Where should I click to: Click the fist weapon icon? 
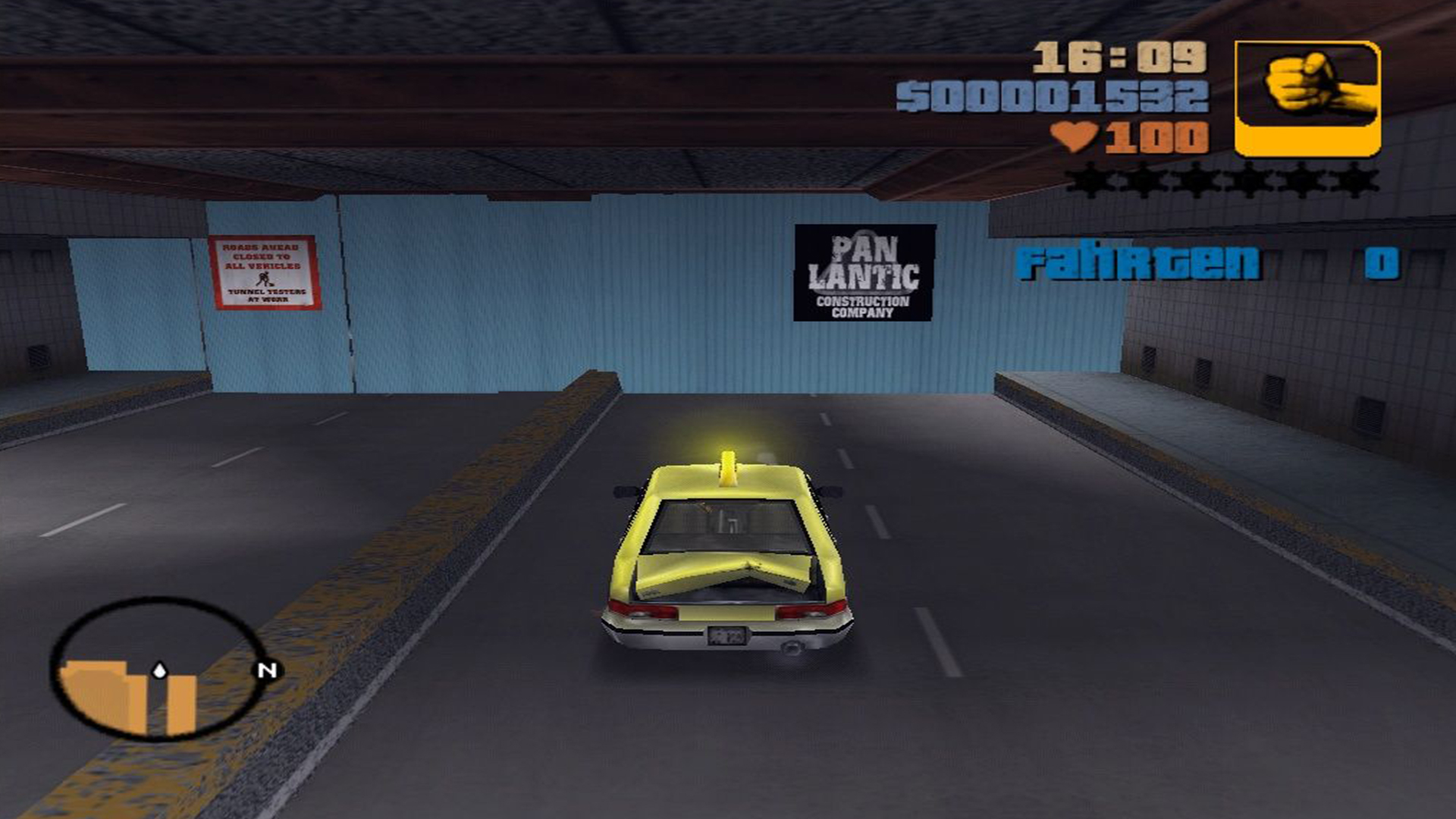1307,99
